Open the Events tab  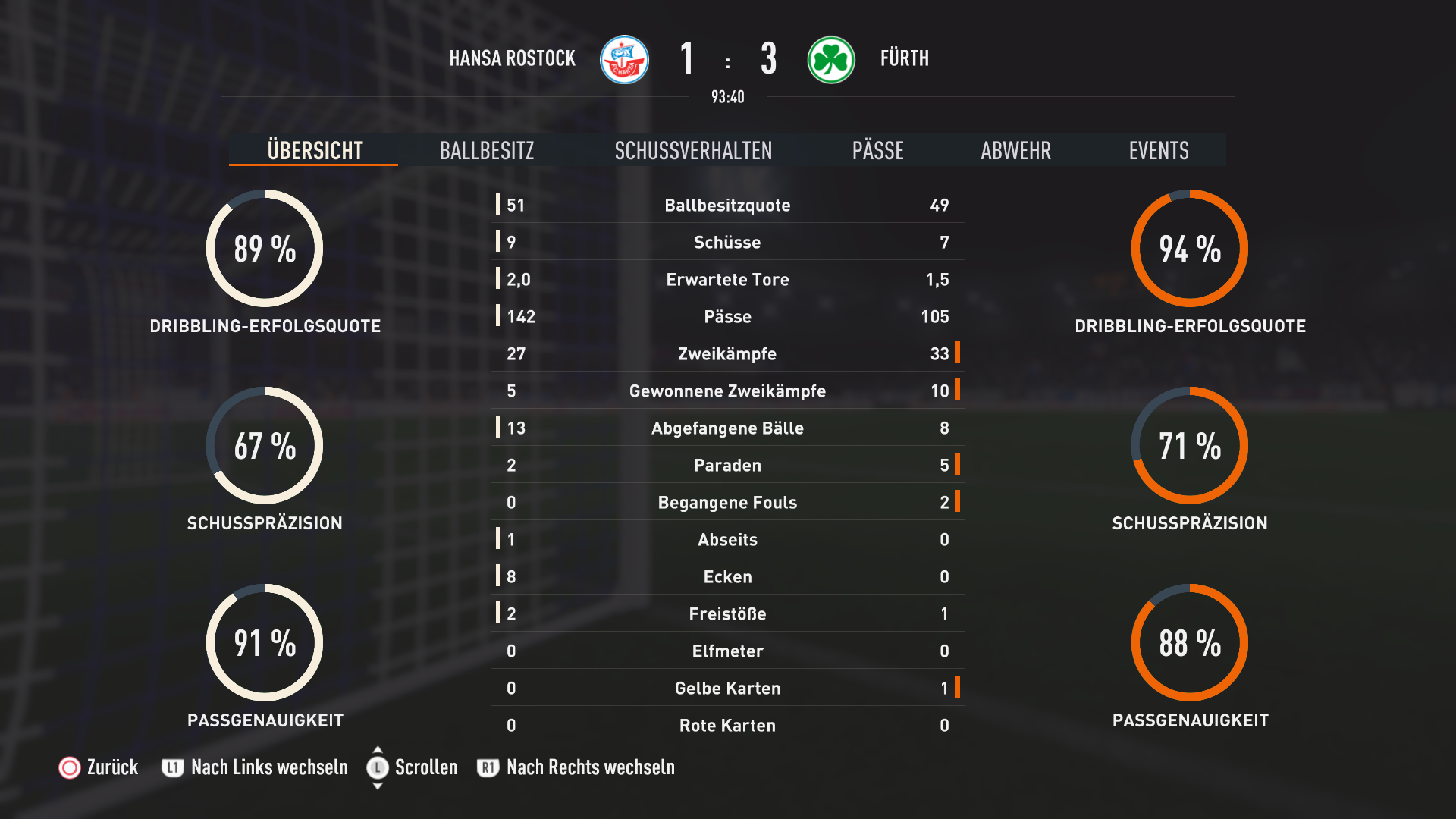(x=1158, y=151)
